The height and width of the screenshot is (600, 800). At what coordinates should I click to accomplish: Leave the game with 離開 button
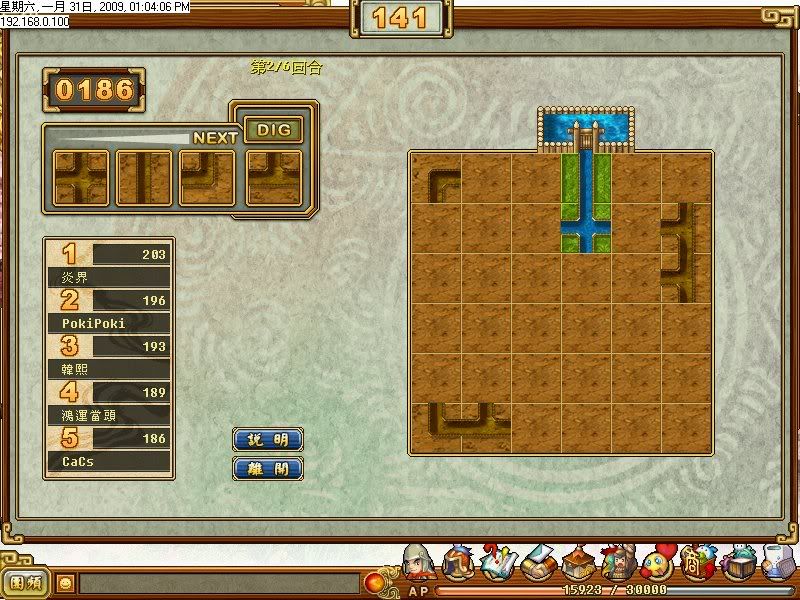pyautogui.click(x=267, y=468)
